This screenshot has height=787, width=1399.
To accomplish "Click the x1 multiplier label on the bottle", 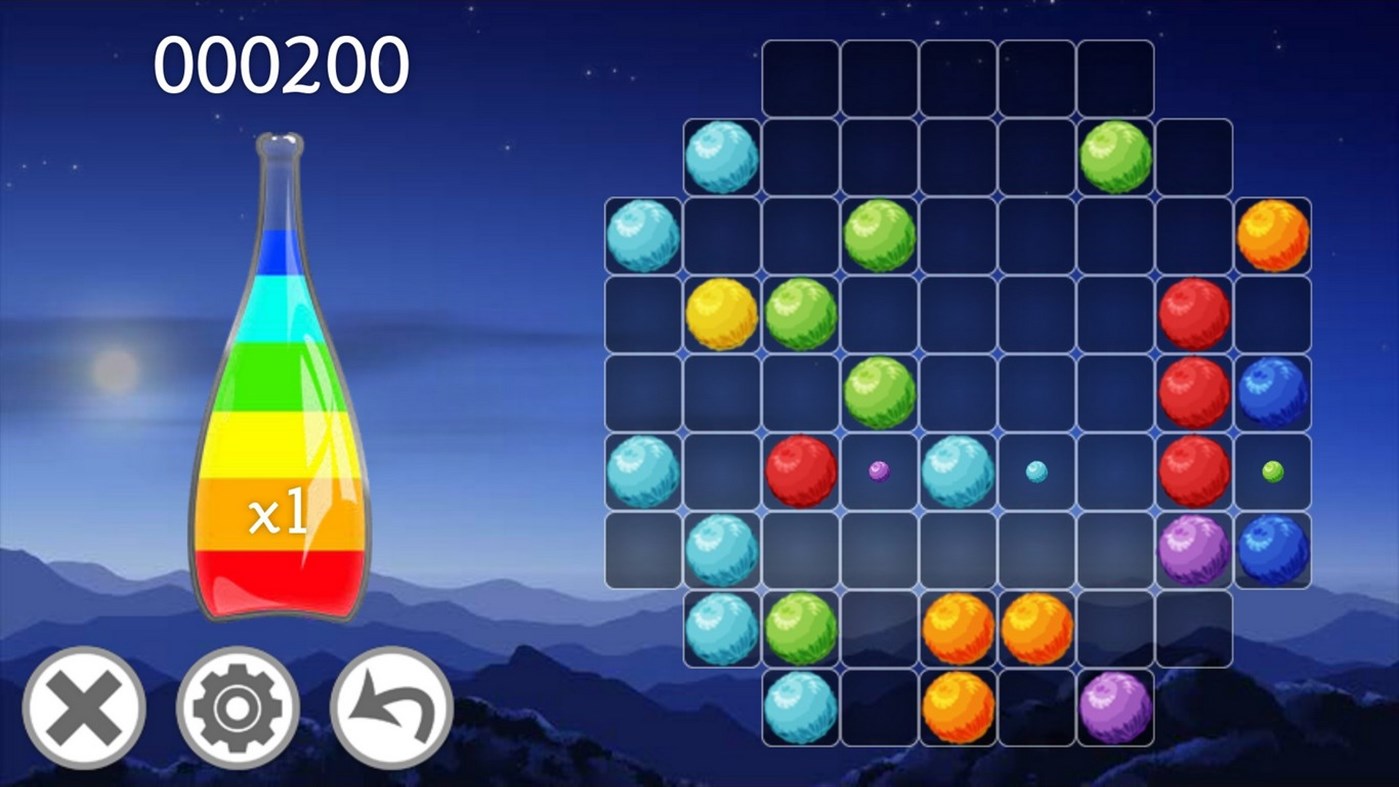I will pos(280,512).
